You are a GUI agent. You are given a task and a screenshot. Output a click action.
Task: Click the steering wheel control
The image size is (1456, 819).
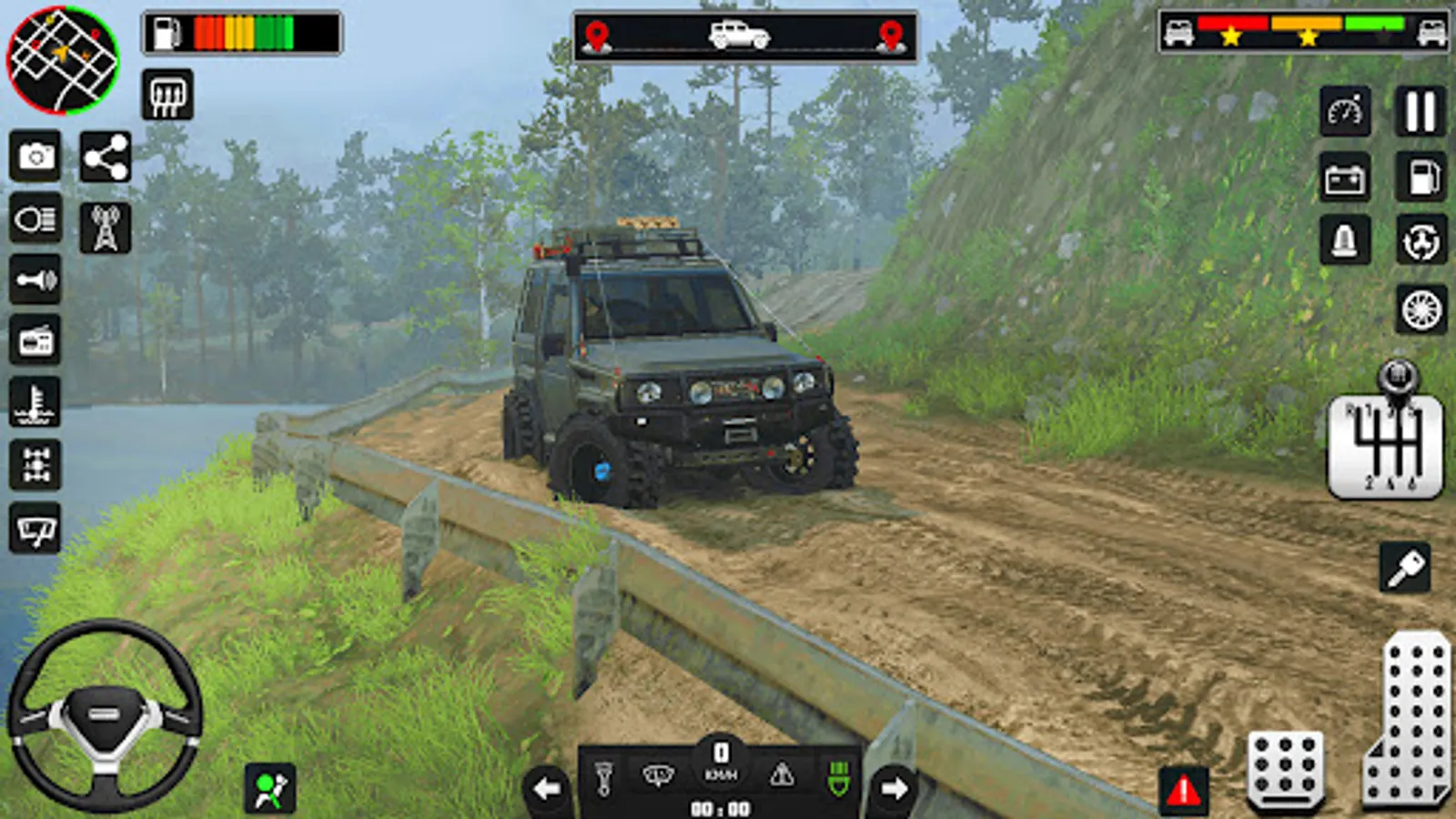click(x=105, y=716)
